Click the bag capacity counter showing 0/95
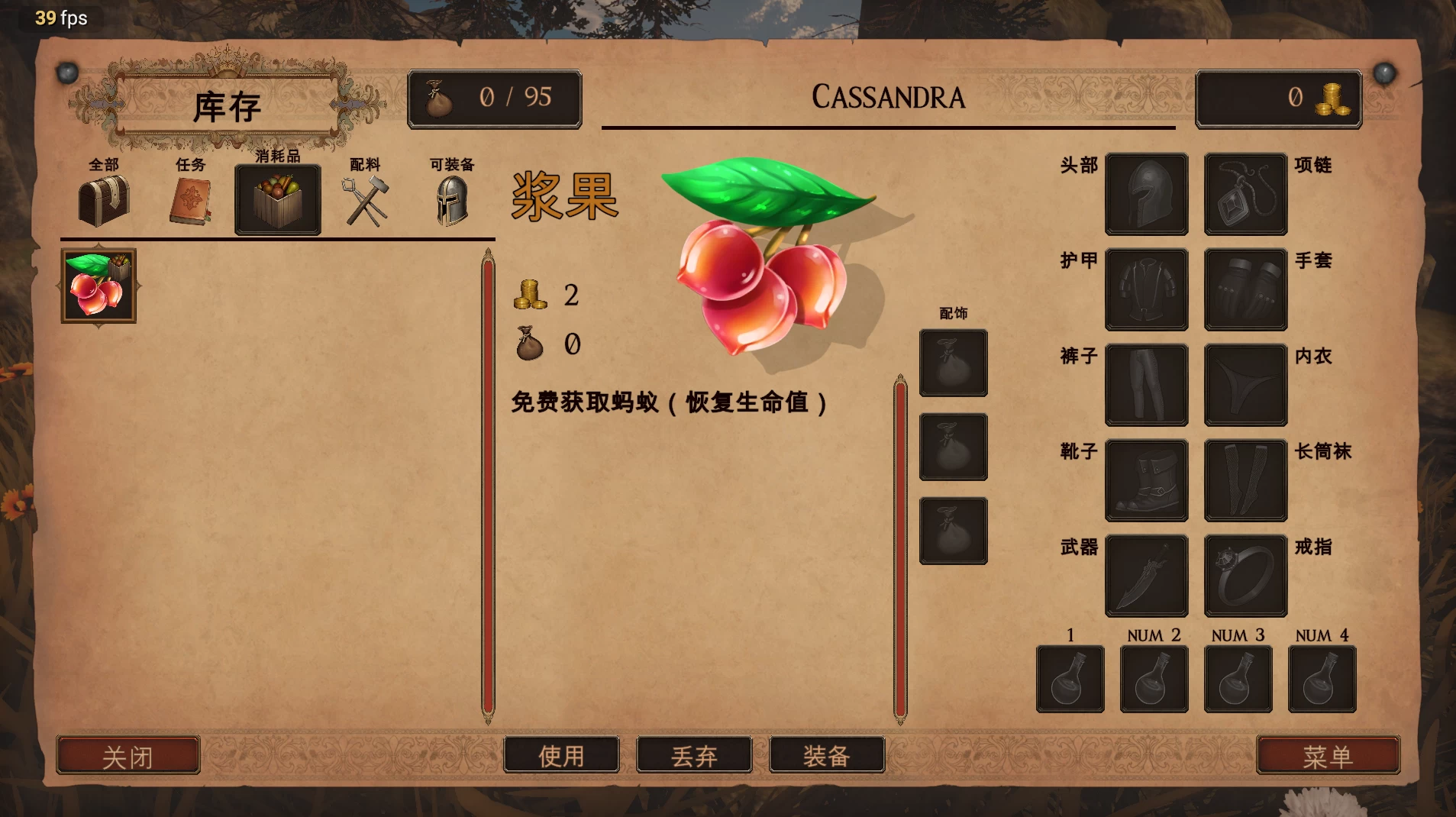The image size is (1456, 817). [495, 97]
